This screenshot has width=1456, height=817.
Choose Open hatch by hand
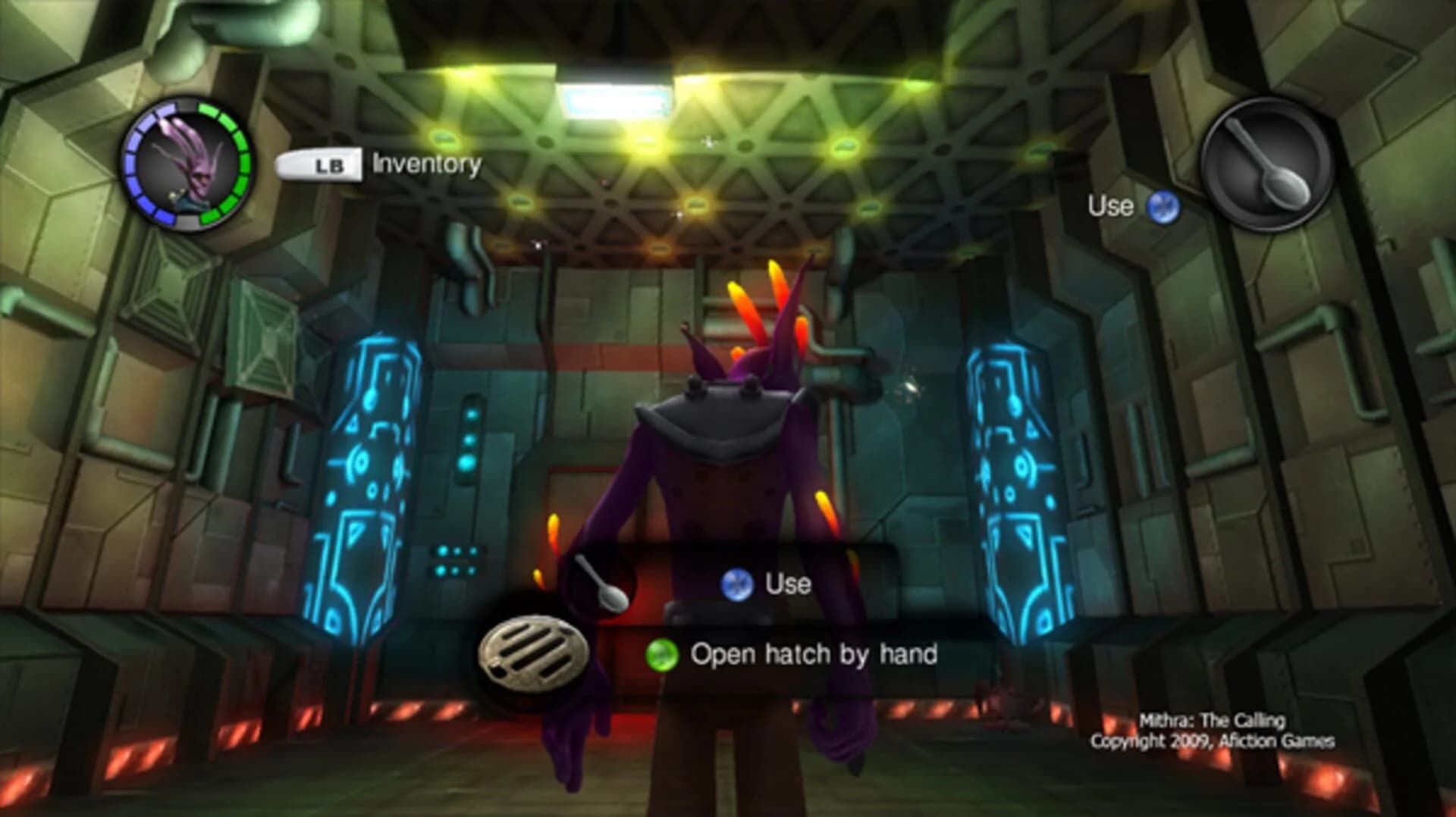(x=814, y=654)
